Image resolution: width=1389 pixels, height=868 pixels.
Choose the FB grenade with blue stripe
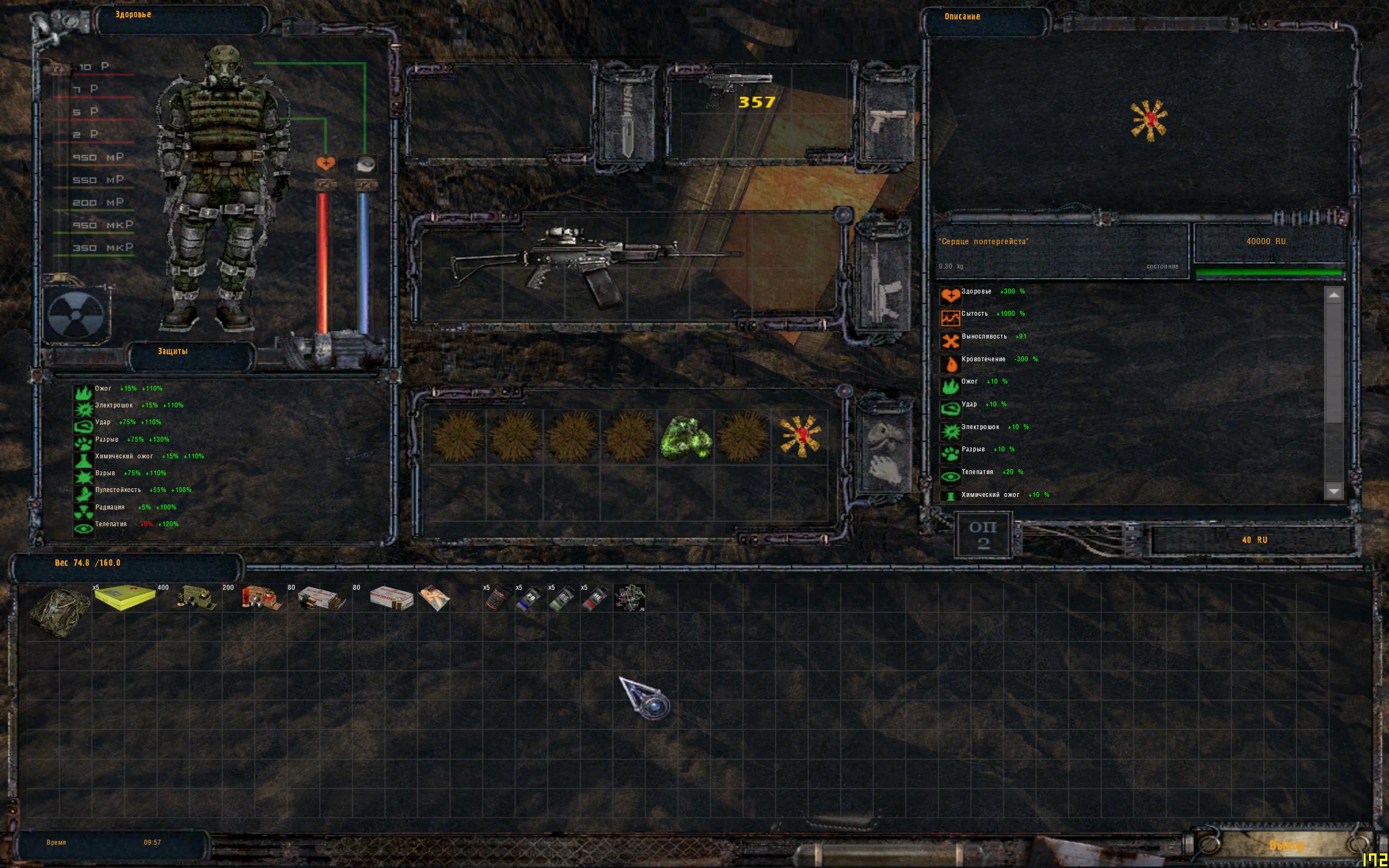click(530, 598)
